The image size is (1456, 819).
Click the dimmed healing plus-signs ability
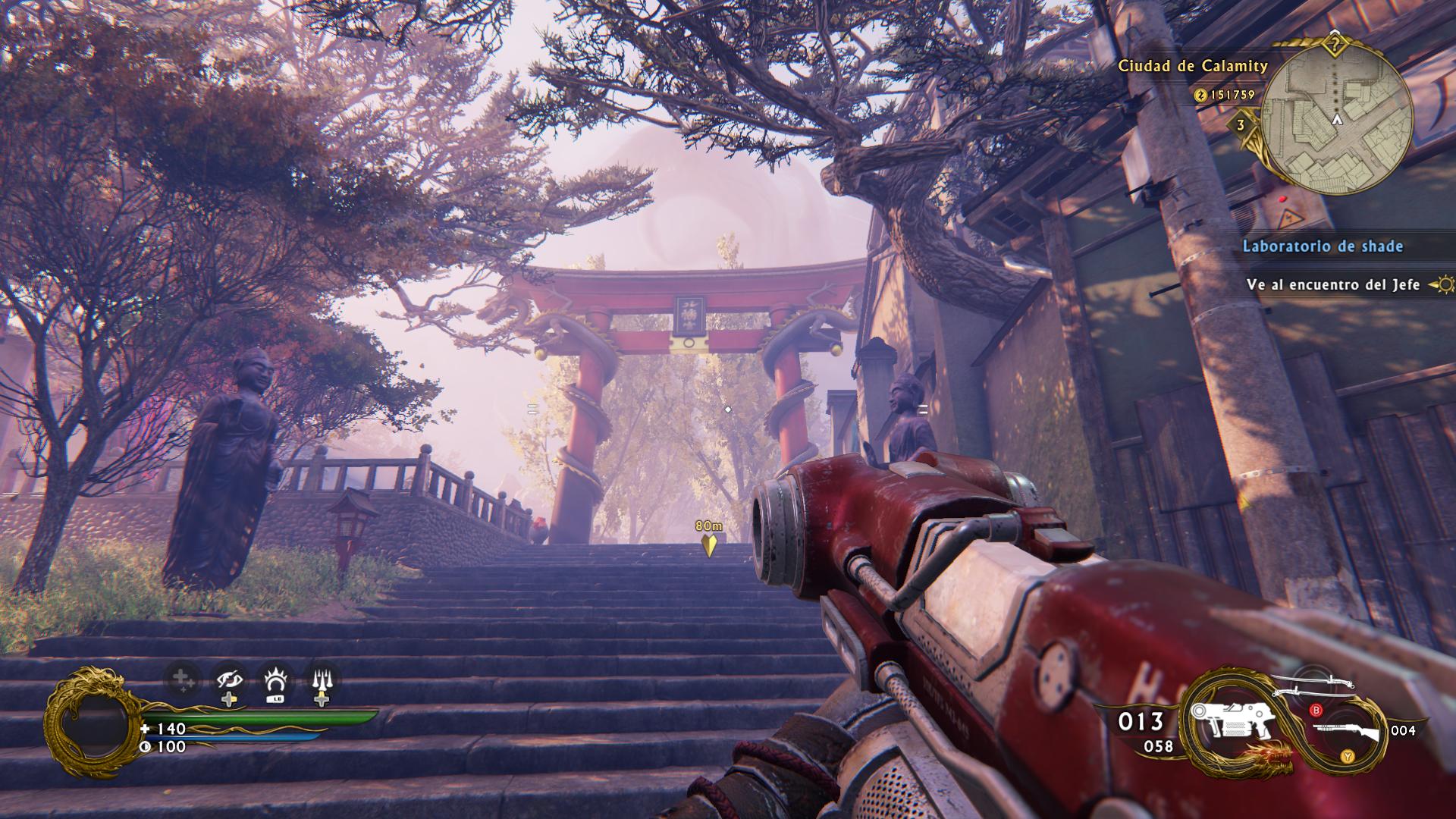(184, 680)
